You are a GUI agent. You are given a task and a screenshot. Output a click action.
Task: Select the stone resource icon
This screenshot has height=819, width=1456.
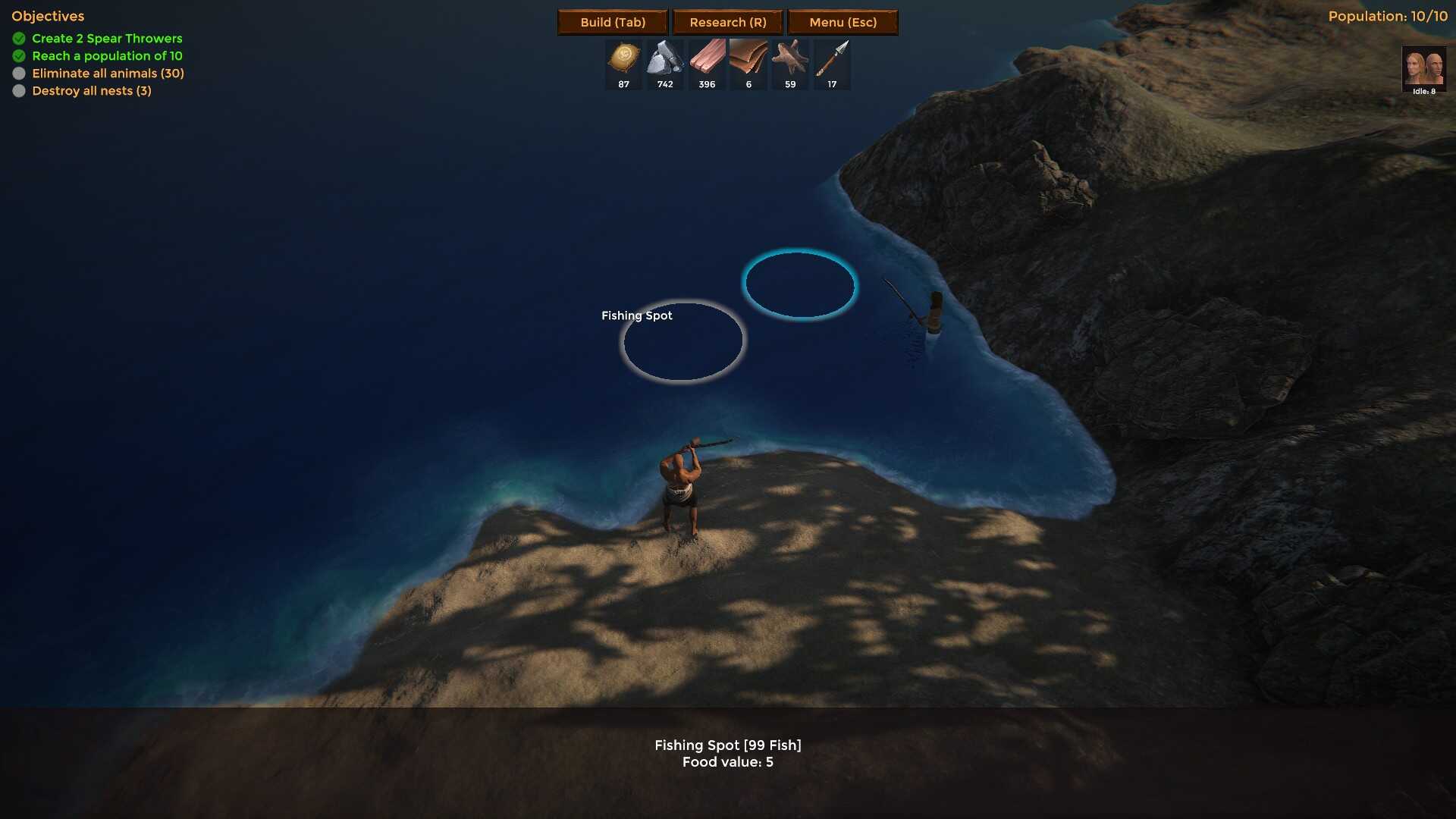(x=665, y=59)
